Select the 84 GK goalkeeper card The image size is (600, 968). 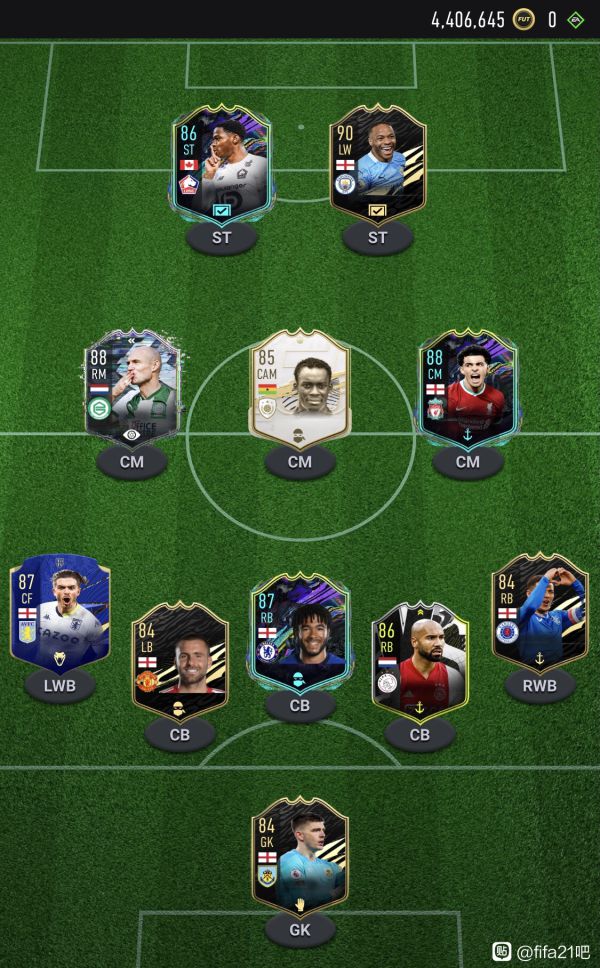click(x=299, y=857)
